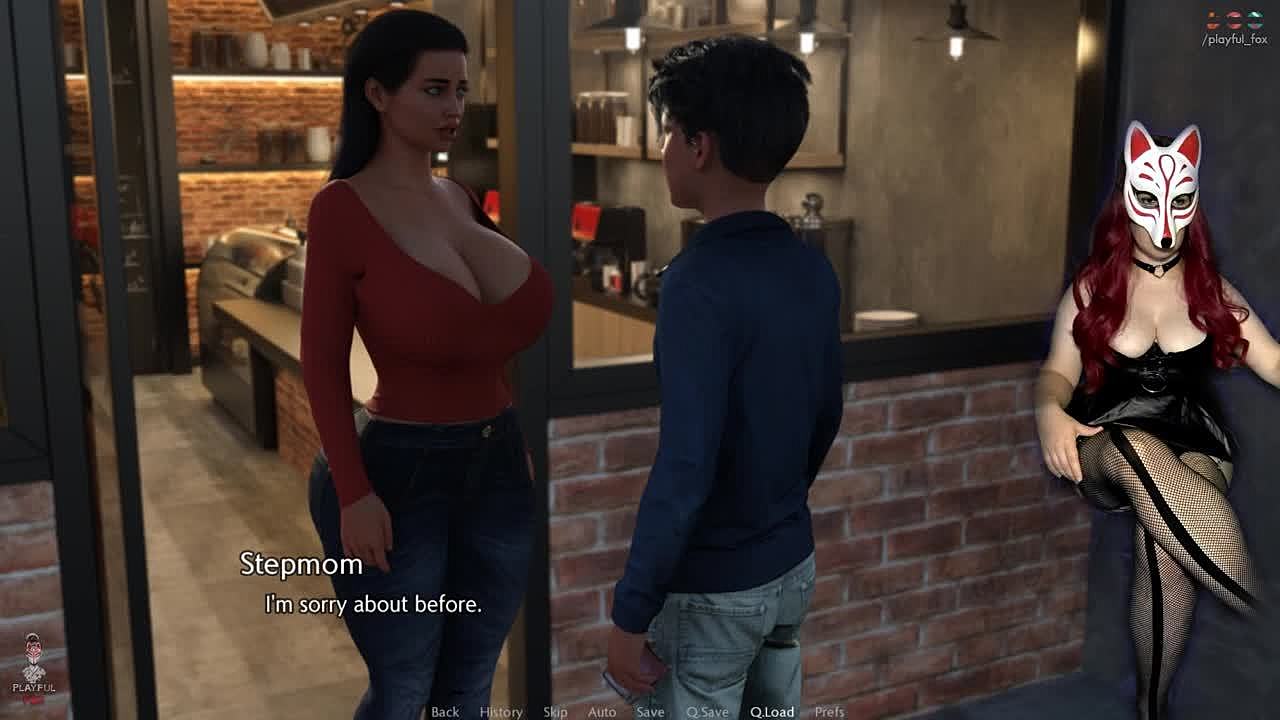Image resolution: width=1280 pixels, height=720 pixels.
Task: Quick save with Q.Save
Action: click(707, 712)
